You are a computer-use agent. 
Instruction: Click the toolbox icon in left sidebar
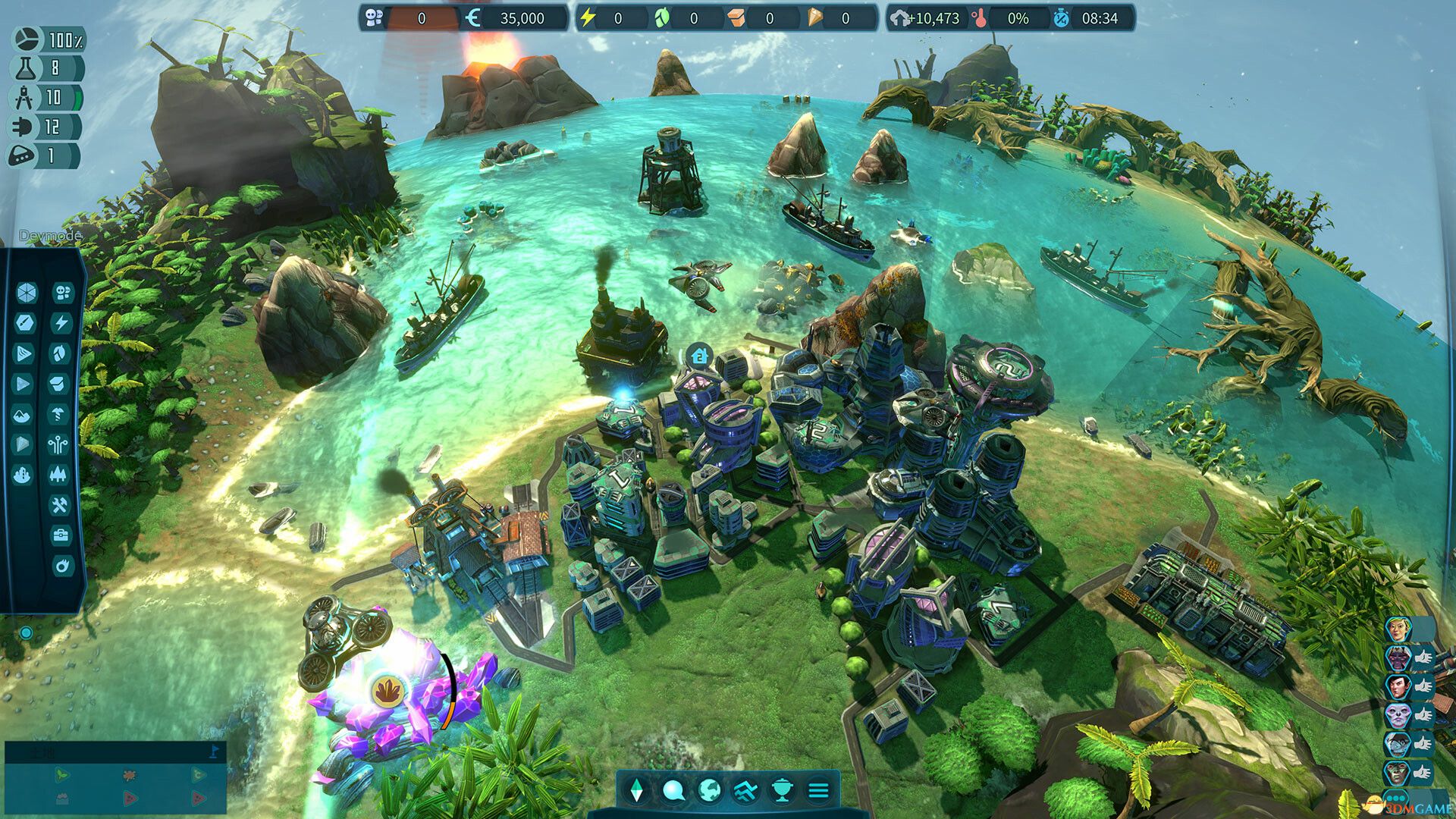tap(61, 535)
